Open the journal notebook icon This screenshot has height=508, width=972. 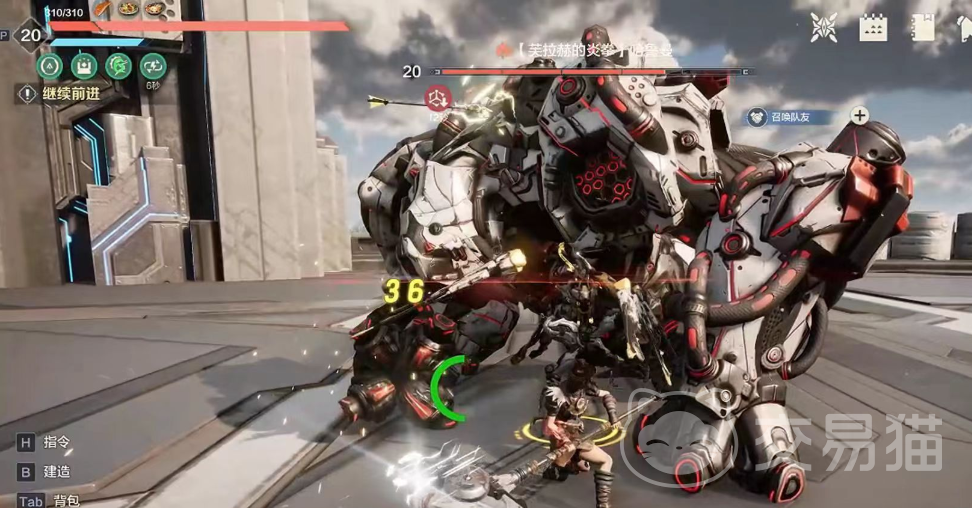point(924,27)
